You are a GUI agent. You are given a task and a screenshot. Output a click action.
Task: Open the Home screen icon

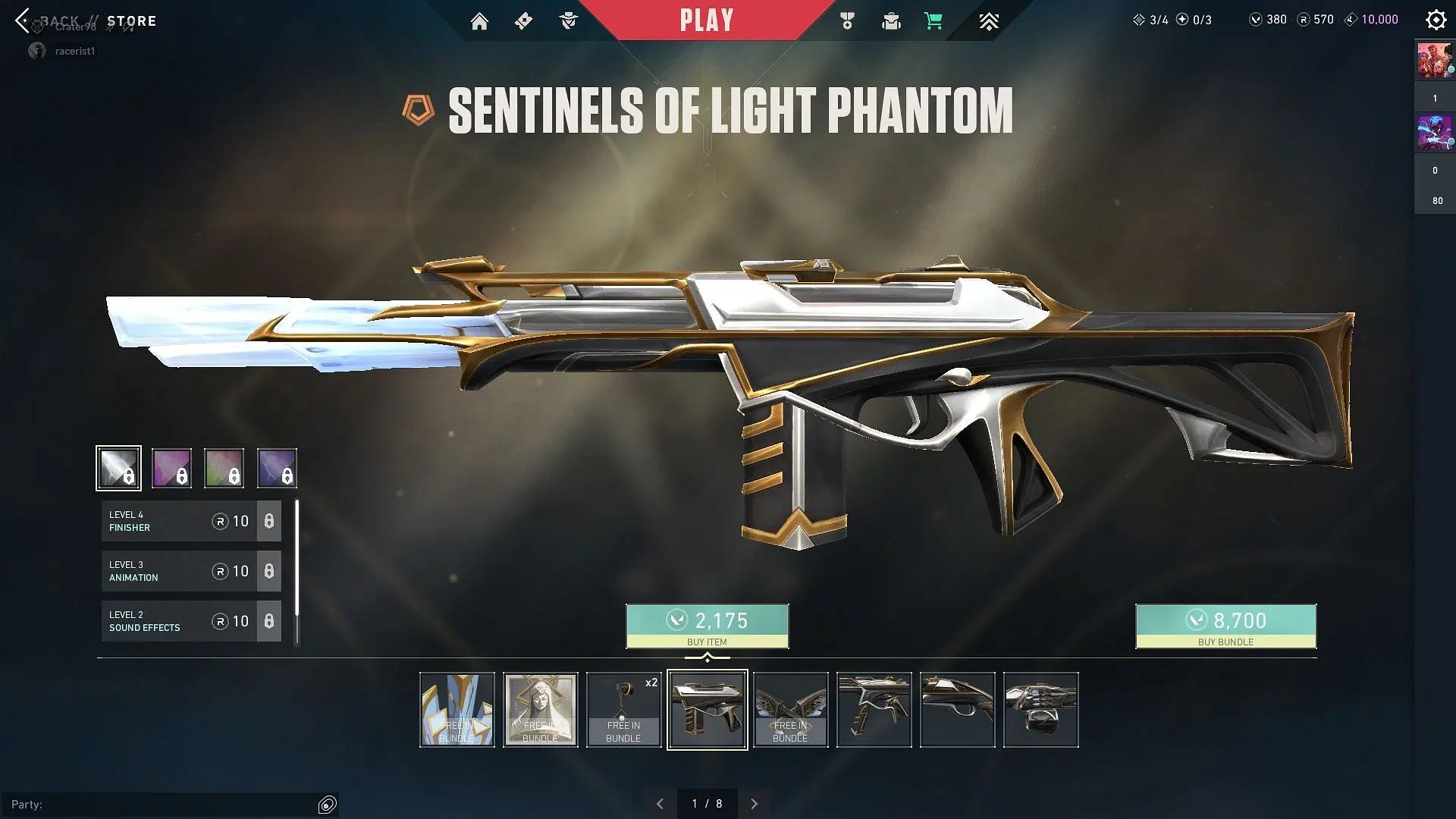479,20
